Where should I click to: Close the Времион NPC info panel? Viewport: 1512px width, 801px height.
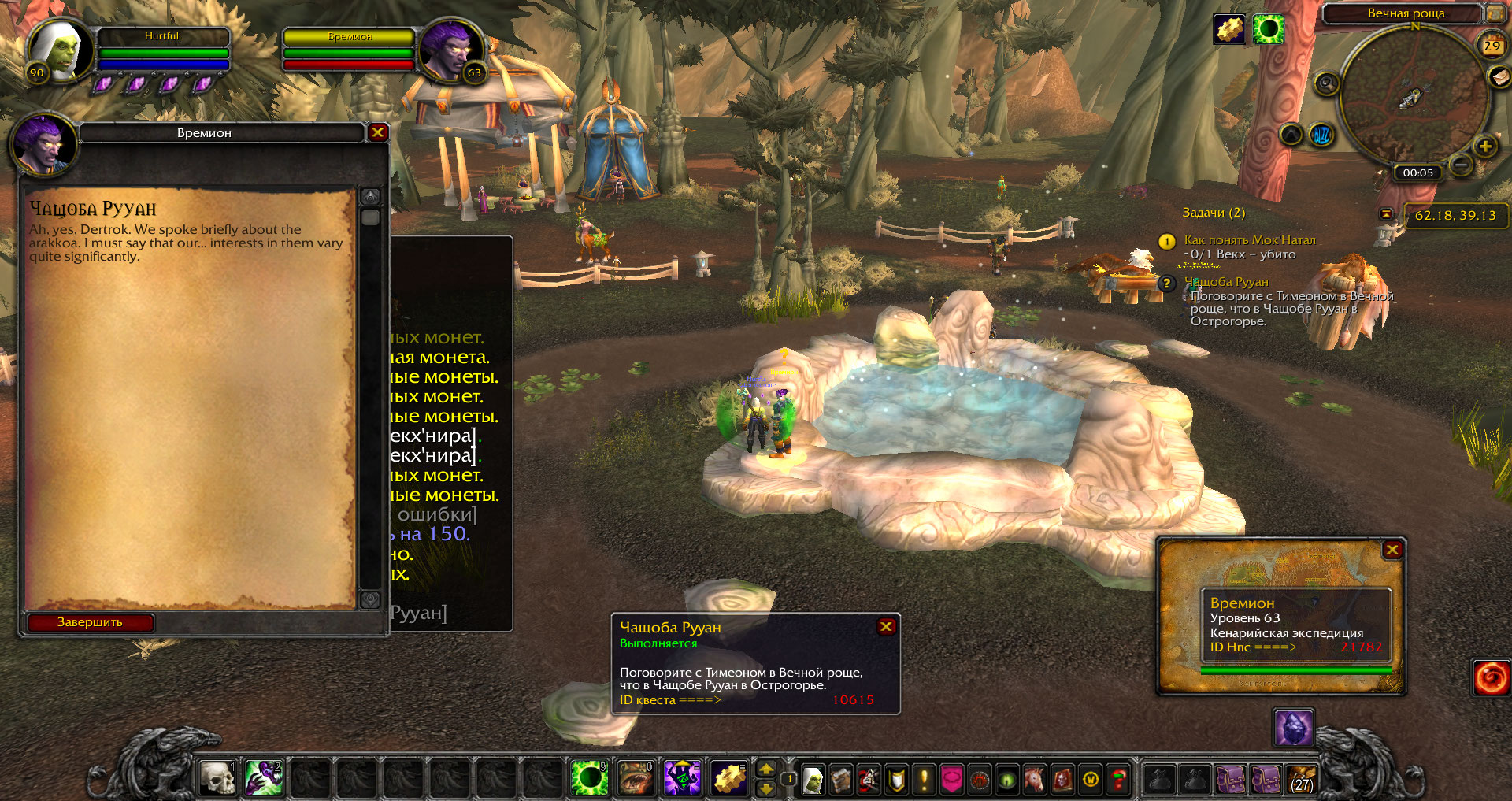1392,550
